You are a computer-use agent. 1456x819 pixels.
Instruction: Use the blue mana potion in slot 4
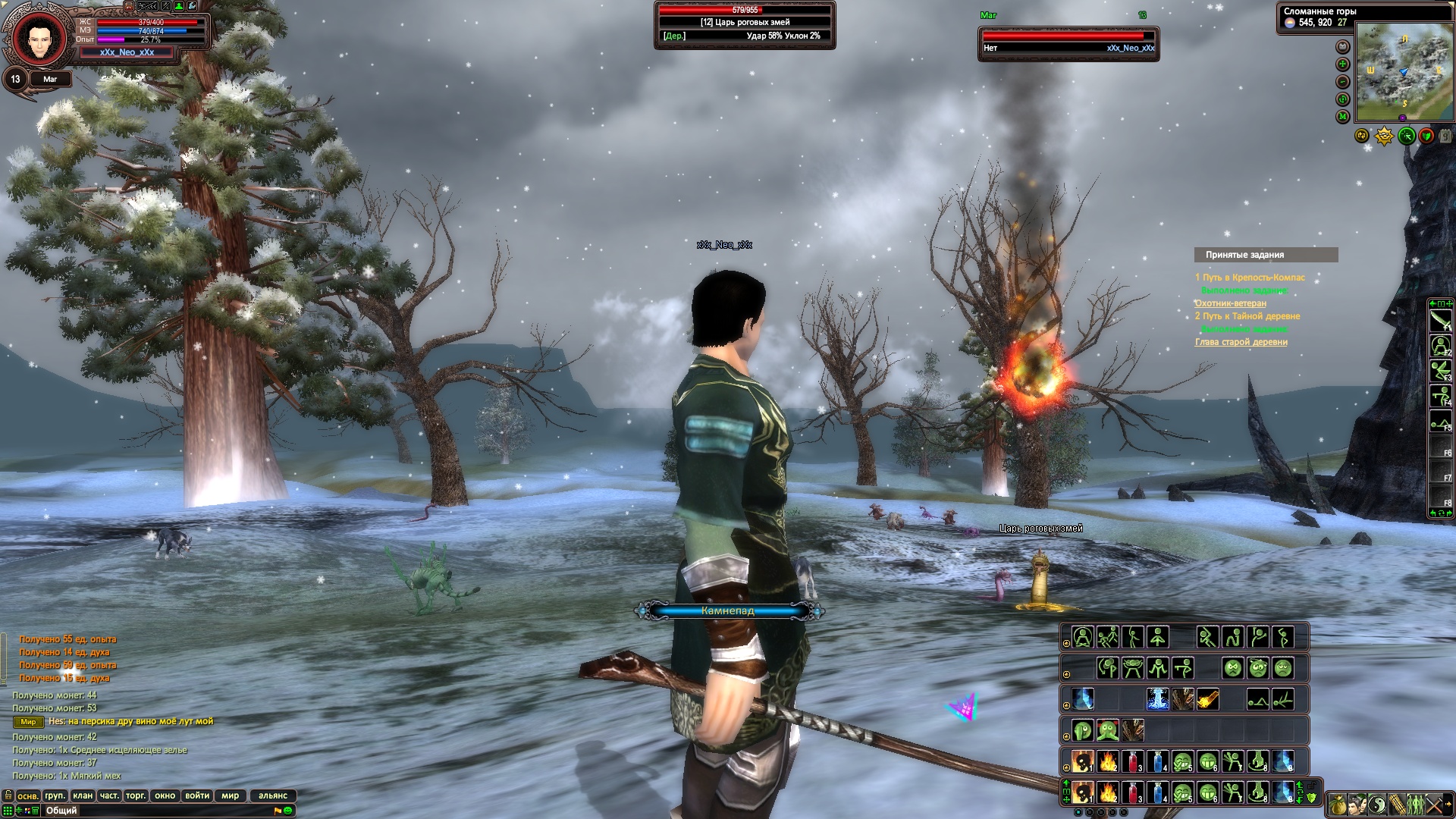[x=1157, y=792]
